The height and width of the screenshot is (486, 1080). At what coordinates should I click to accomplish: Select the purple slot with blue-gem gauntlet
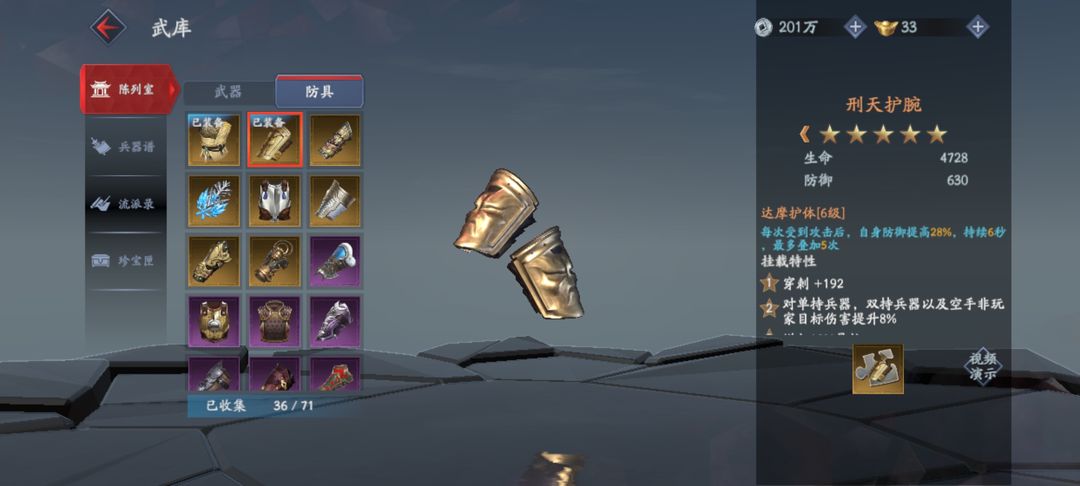(x=335, y=262)
